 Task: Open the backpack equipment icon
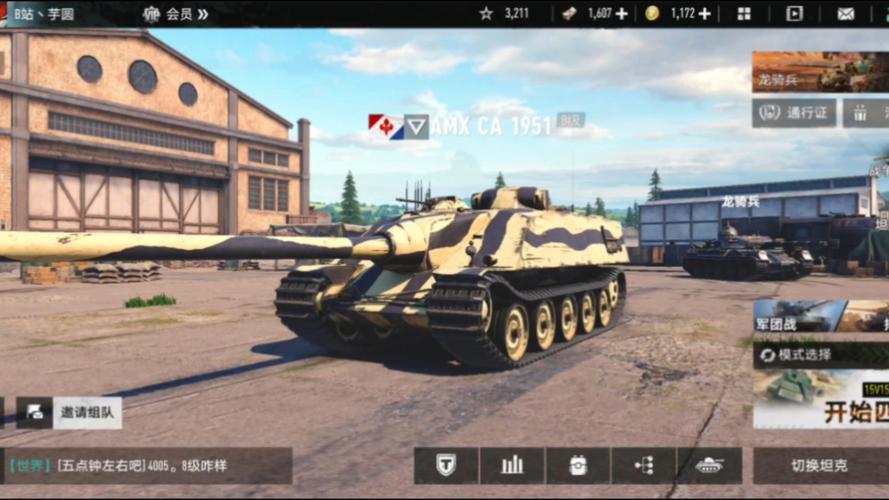[578, 465]
